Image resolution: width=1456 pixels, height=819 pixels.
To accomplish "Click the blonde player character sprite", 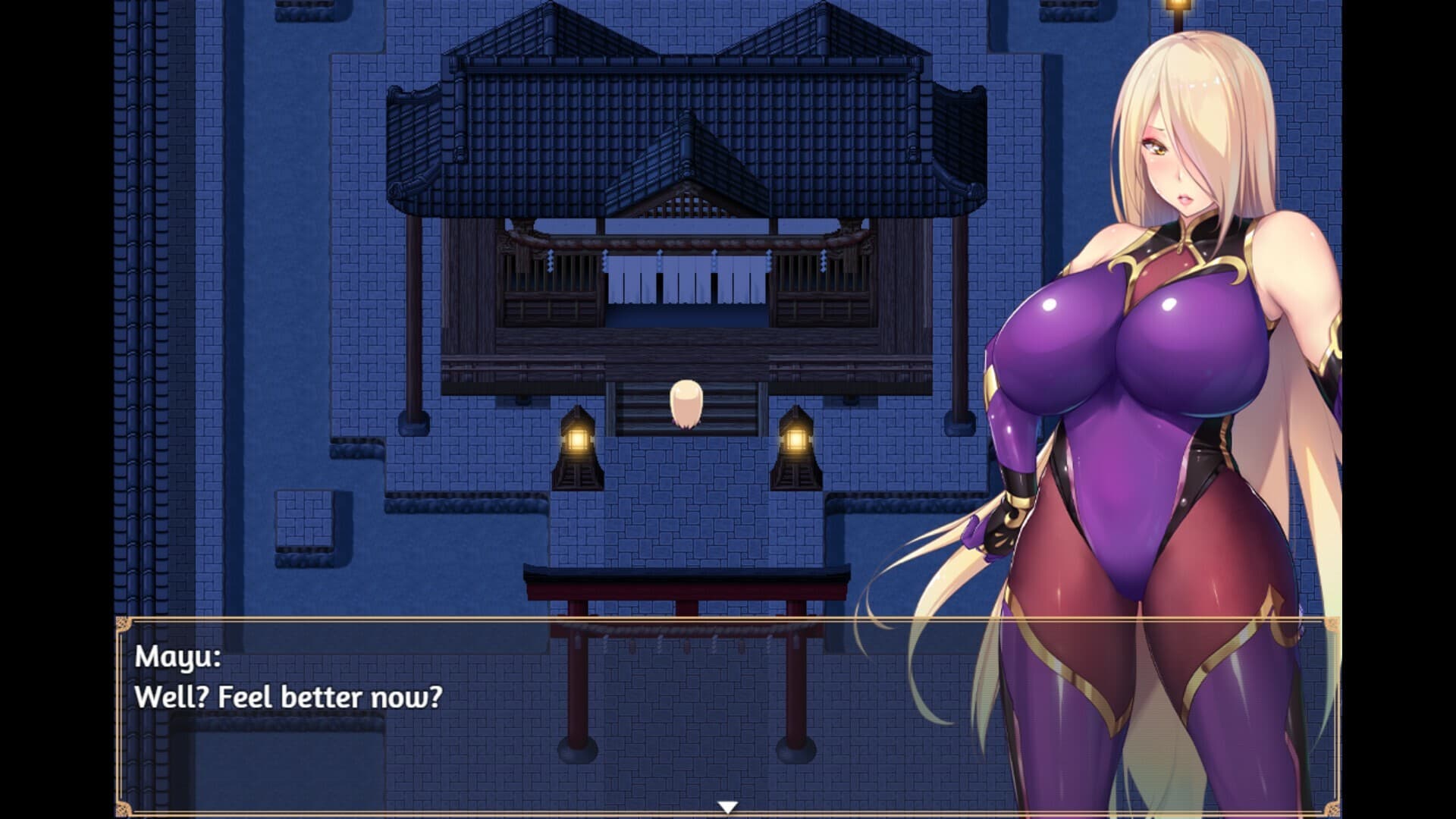I will (685, 400).
